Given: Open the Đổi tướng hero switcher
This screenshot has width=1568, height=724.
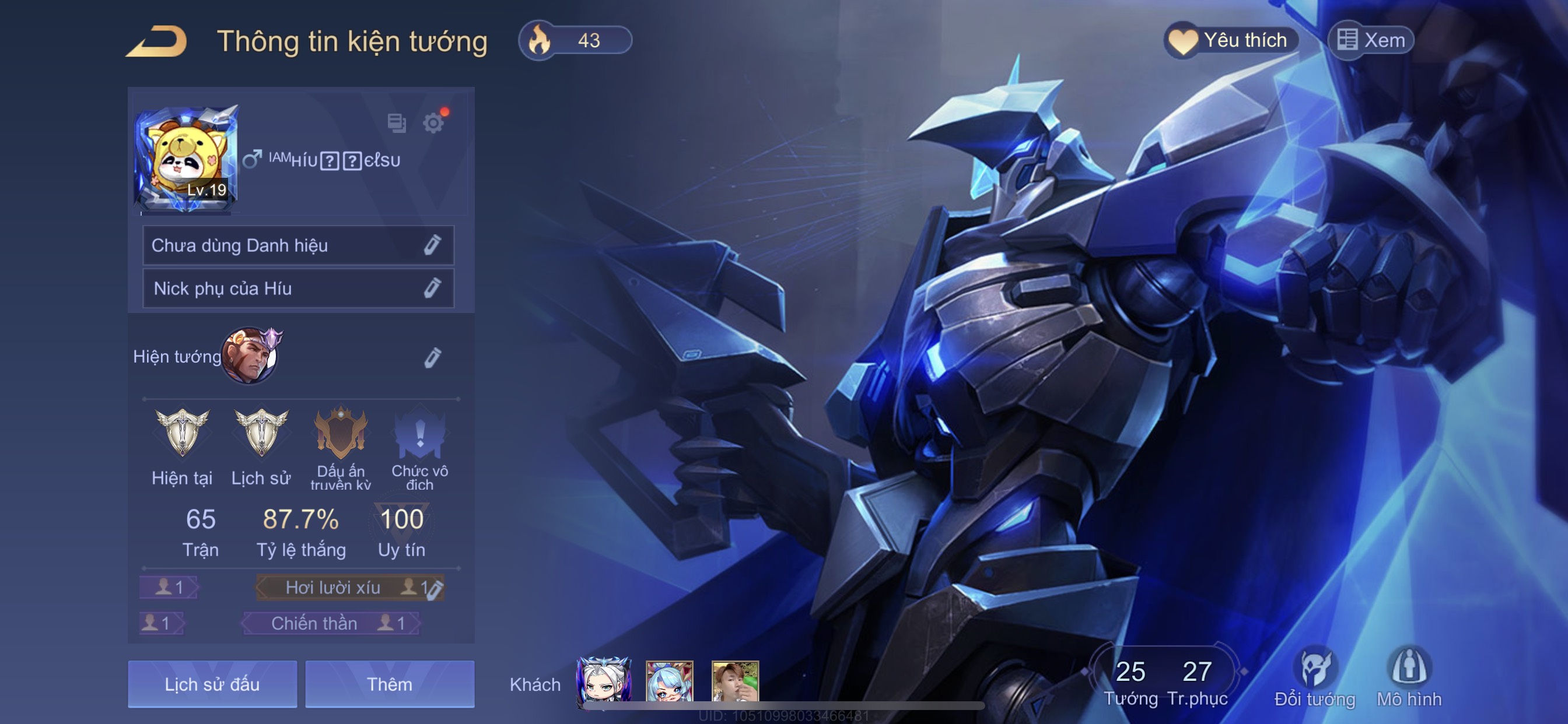Looking at the screenshot, I should point(1315,677).
